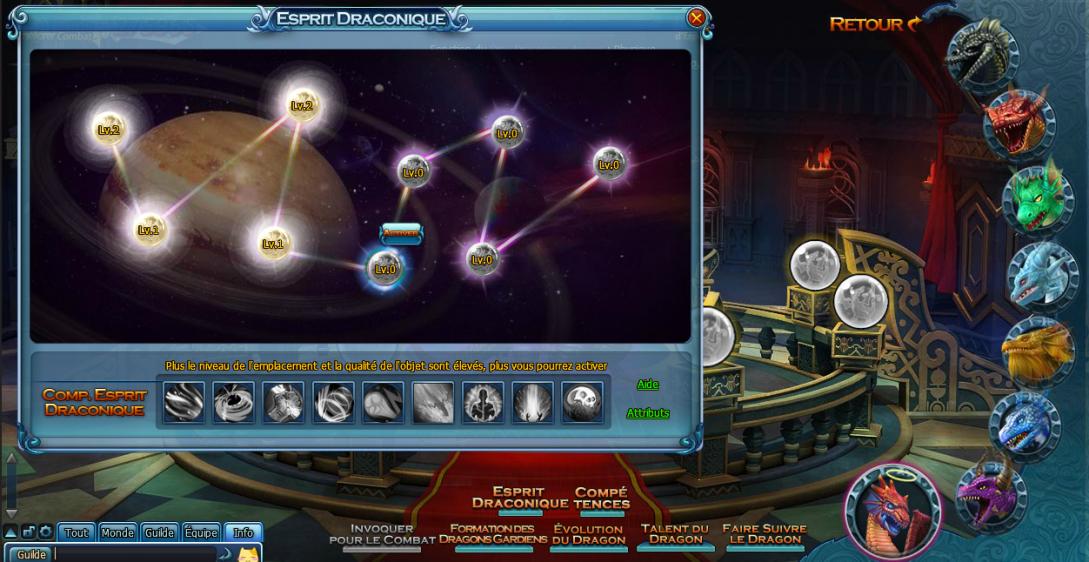Select the green dragon portrait

click(1037, 199)
